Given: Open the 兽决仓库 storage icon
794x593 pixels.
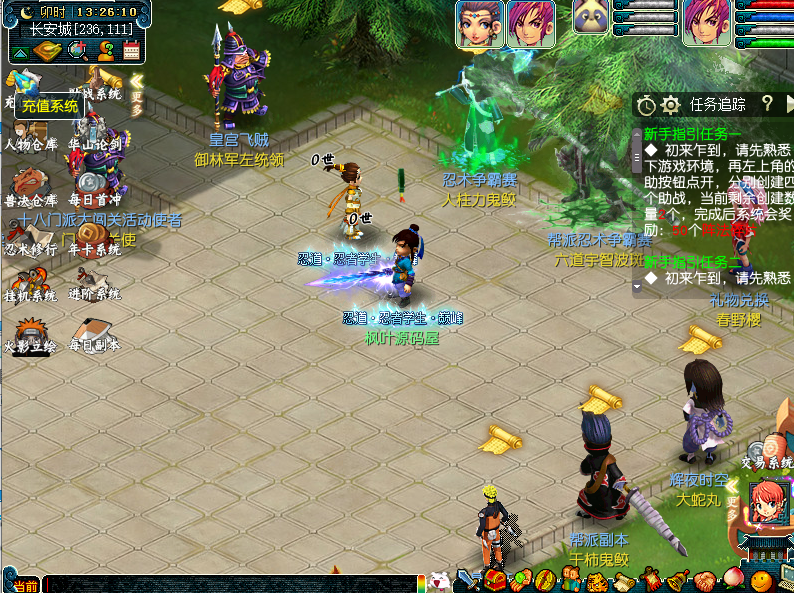Looking at the screenshot, I should coord(30,188).
